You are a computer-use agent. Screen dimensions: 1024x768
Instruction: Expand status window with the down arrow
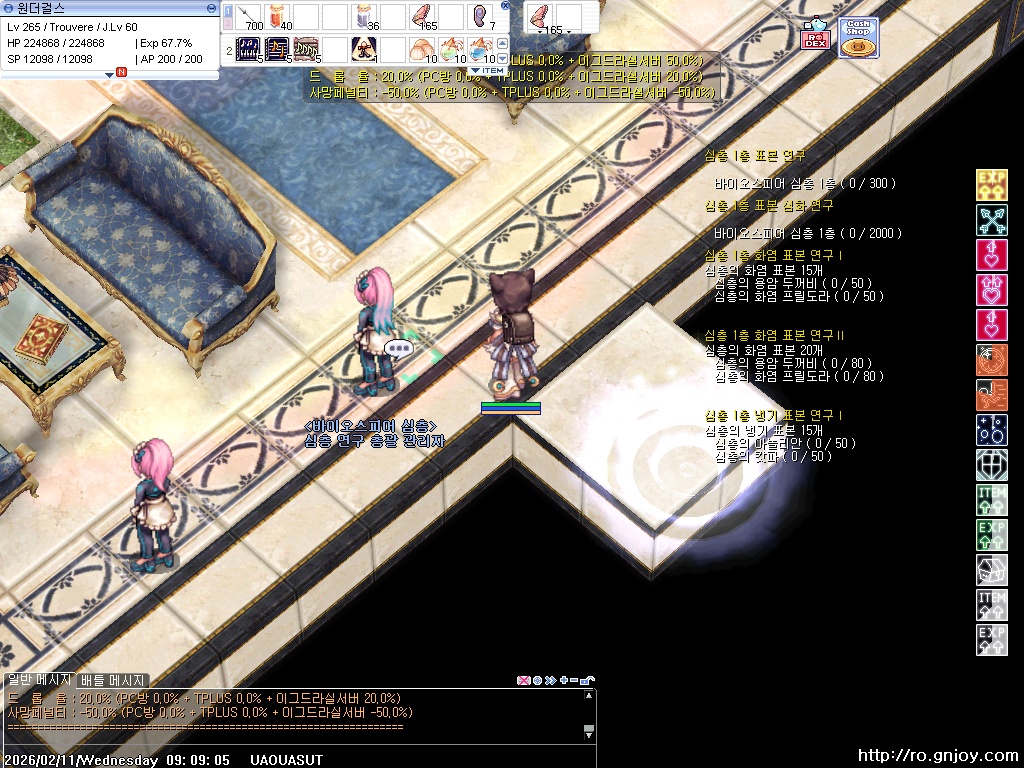(110, 75)
